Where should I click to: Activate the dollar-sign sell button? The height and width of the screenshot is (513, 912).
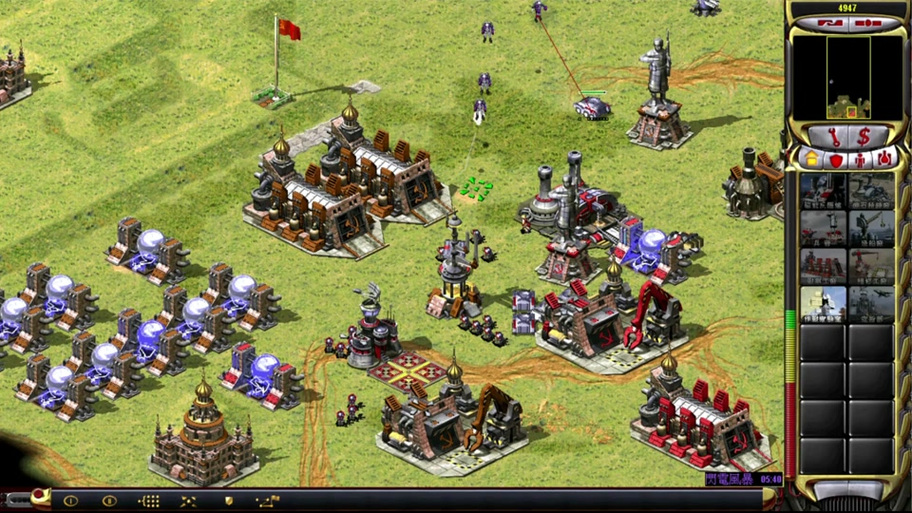point(864,135)
